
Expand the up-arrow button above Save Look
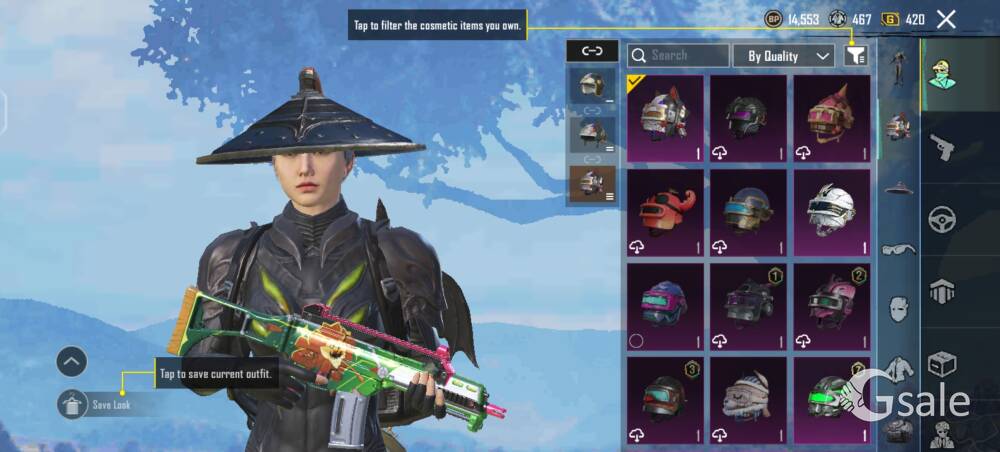(x=71, y=361)
